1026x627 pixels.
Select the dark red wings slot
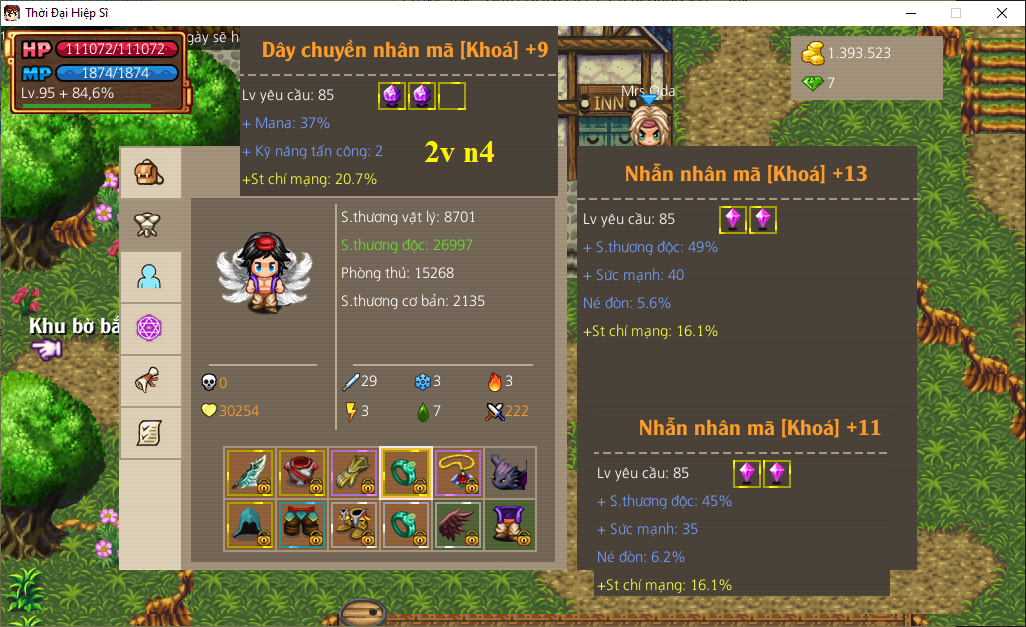coord(458,525)
